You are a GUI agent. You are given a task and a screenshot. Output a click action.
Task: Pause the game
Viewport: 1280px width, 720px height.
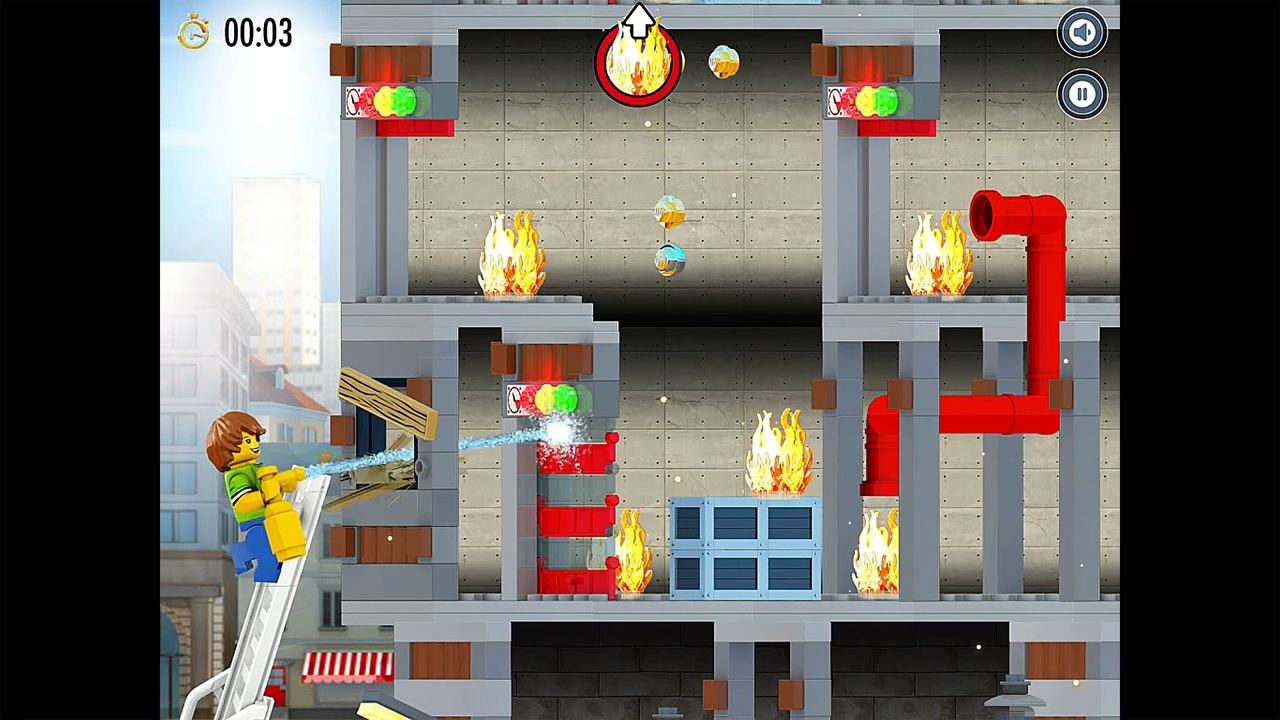pyautogui.click(x=1081, y=94)
